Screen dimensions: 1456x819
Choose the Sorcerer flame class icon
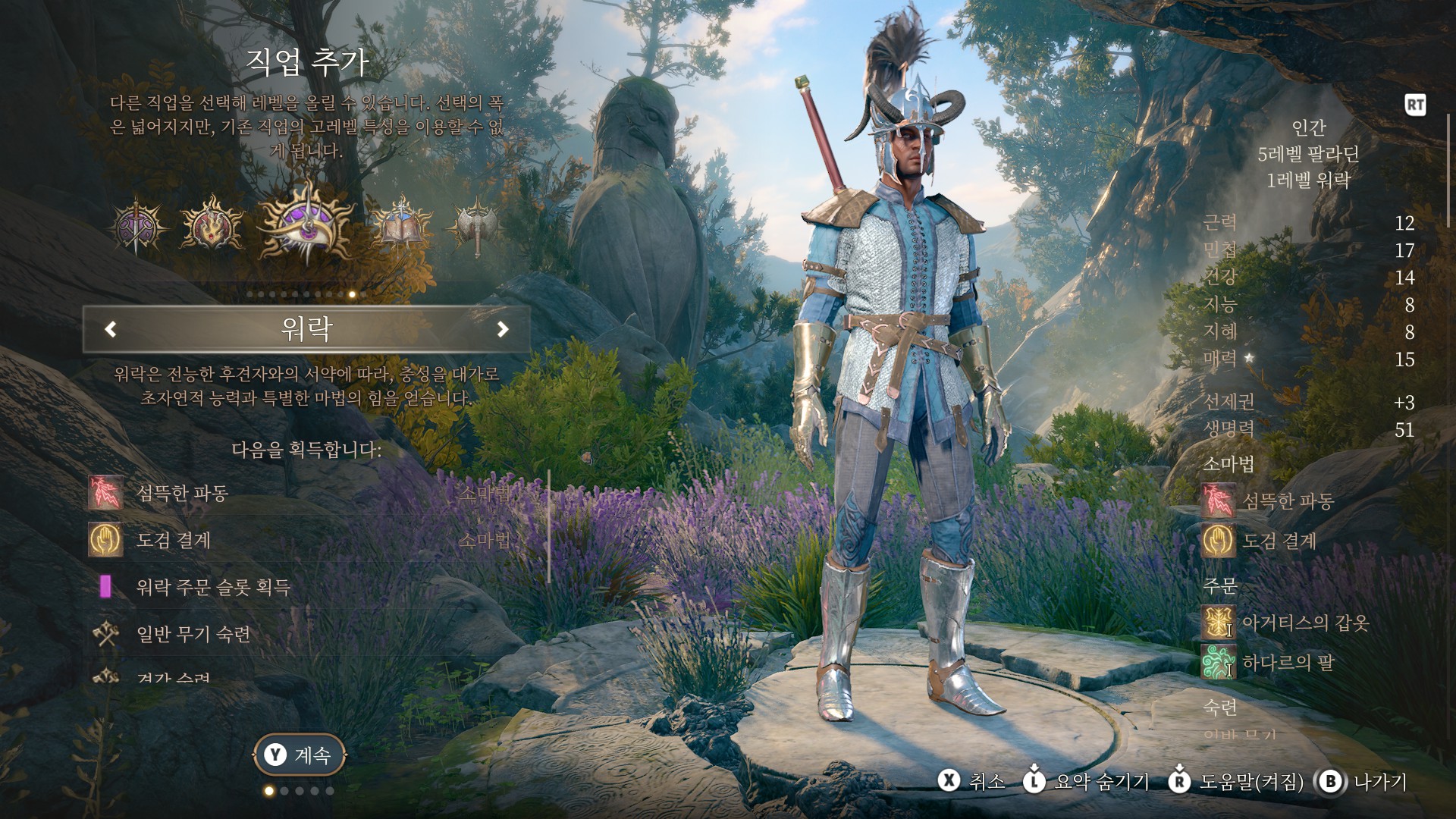(x=212, y=225)
